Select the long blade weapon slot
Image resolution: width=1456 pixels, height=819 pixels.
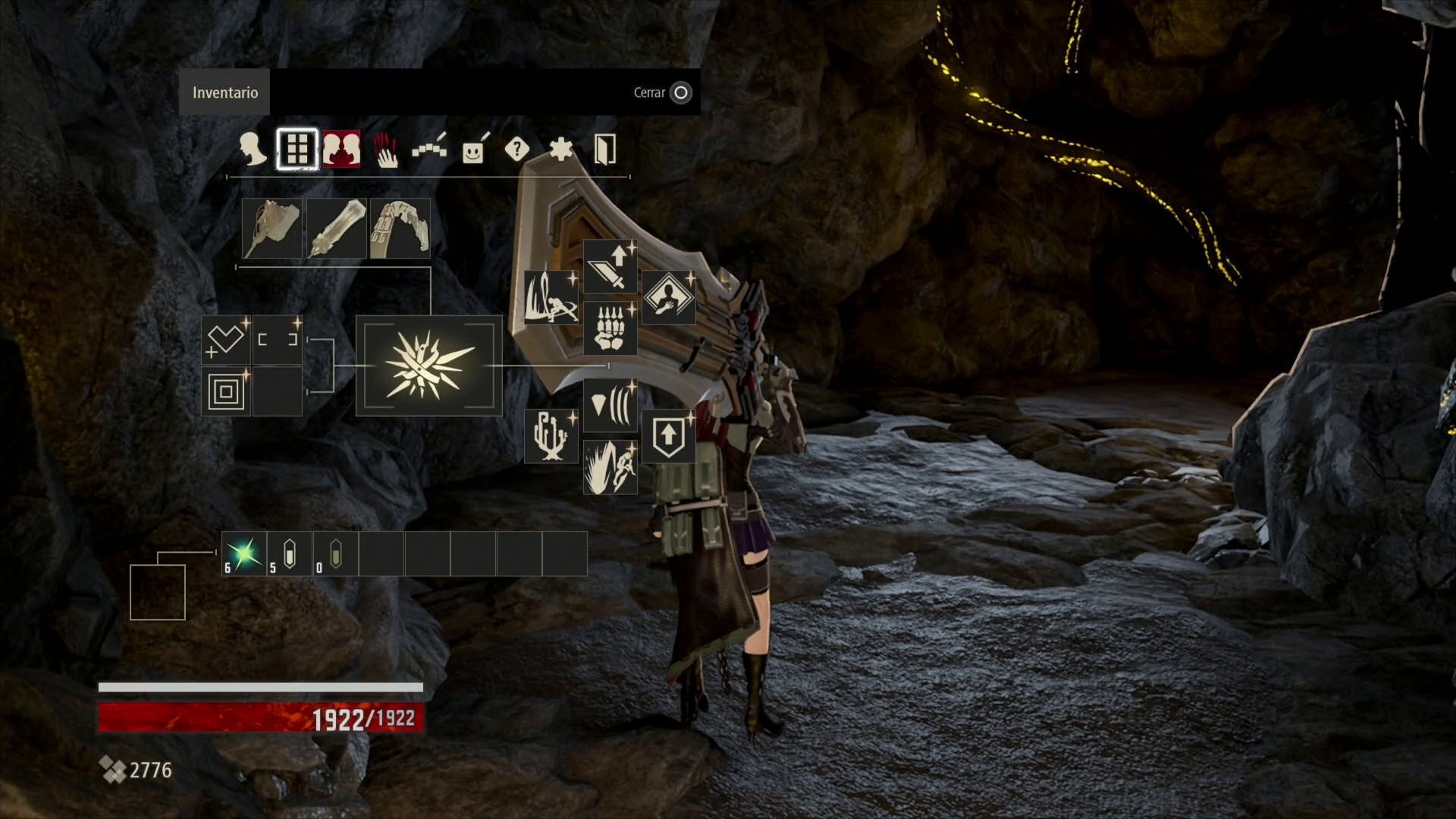(336, 228)
